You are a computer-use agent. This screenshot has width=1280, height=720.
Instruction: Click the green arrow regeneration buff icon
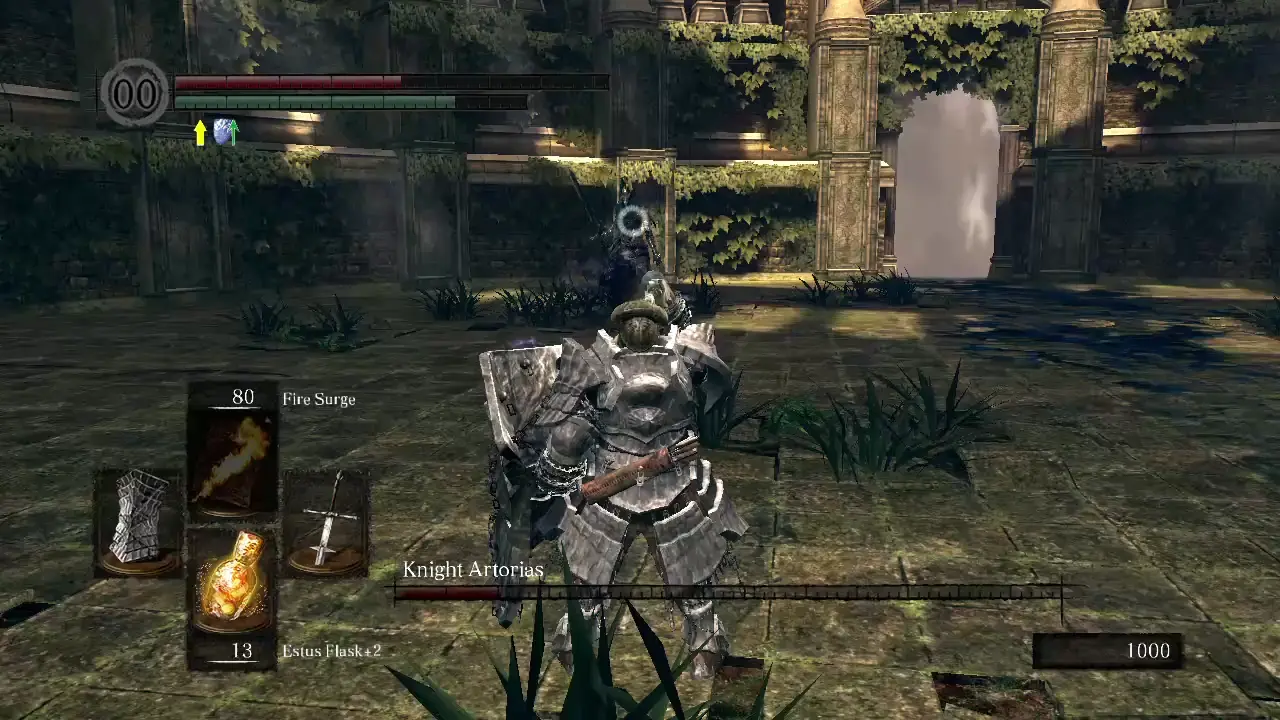232,133
